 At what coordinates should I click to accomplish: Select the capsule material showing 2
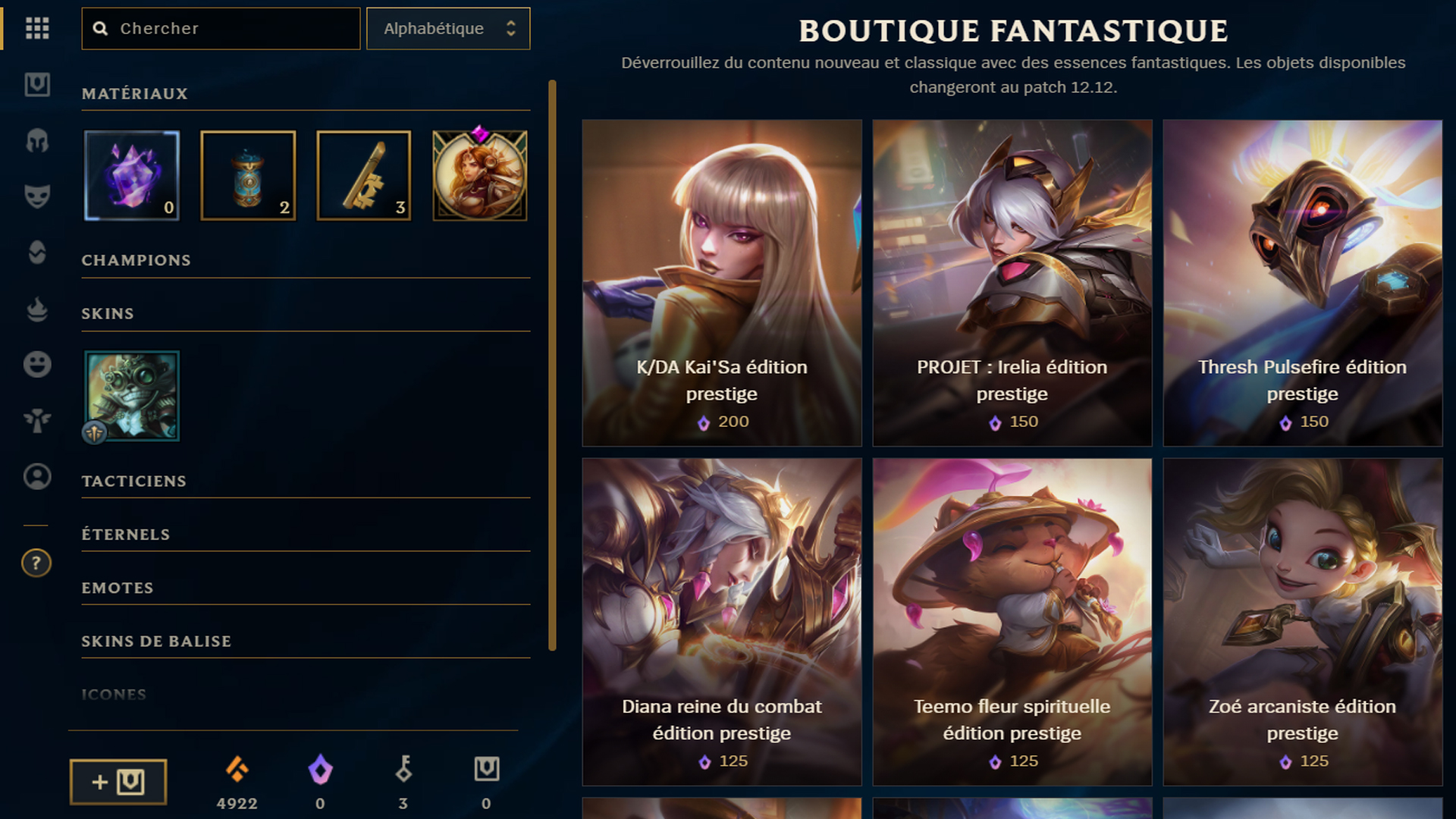pos(248,175)
